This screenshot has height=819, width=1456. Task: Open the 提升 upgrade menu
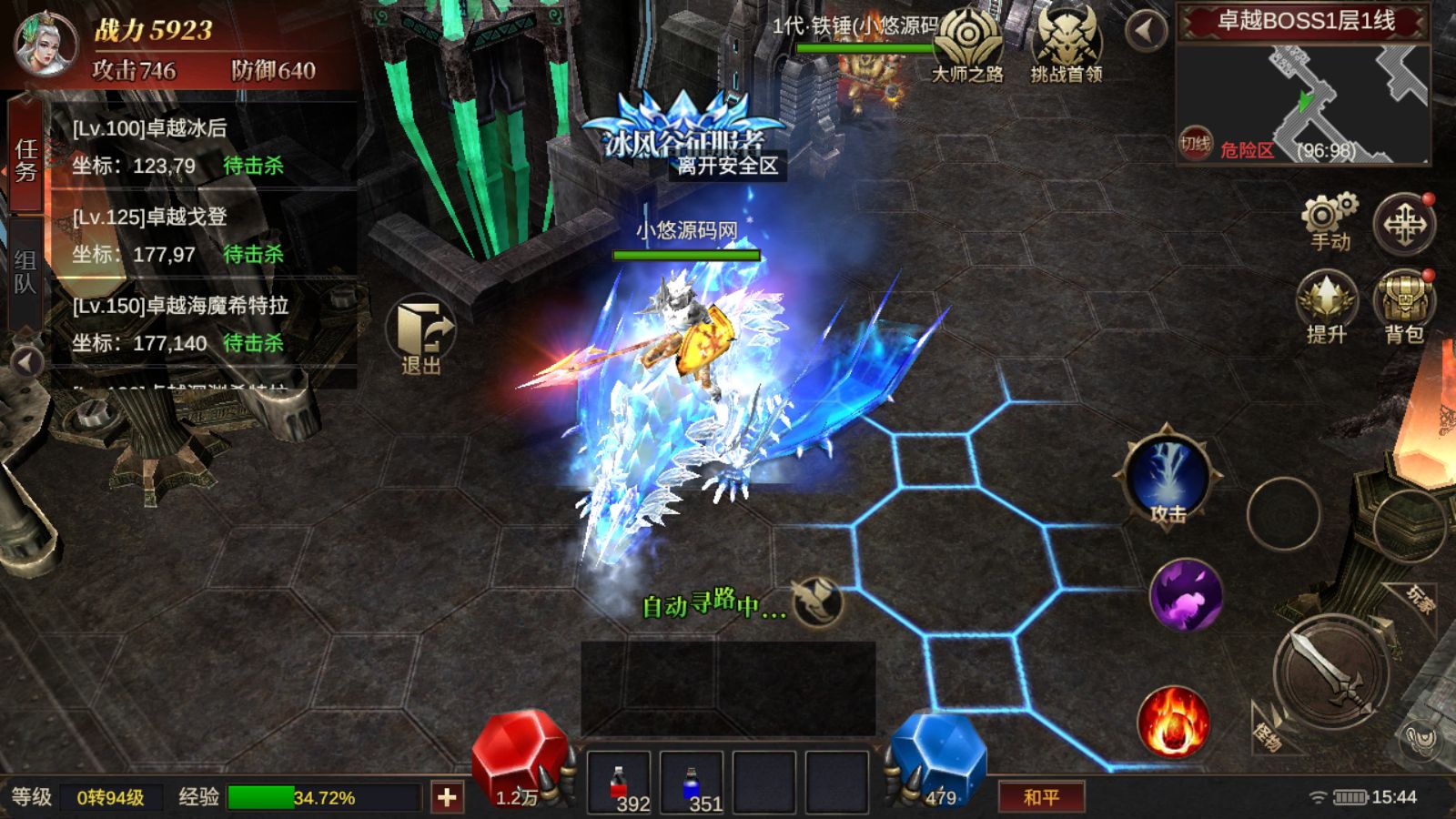[1327, 308]
